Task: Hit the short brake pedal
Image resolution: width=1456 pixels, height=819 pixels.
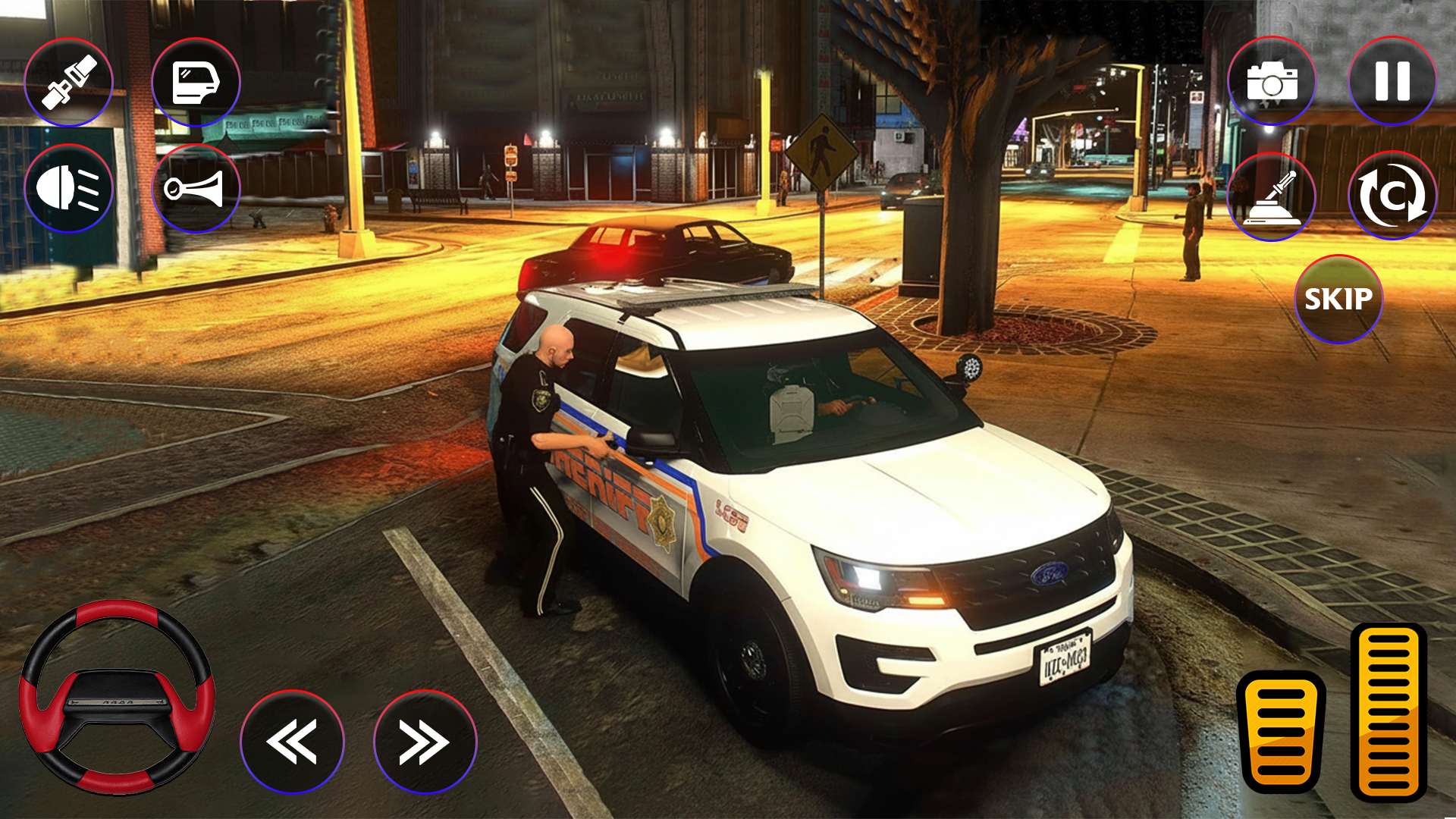Action: (1281, 732)
